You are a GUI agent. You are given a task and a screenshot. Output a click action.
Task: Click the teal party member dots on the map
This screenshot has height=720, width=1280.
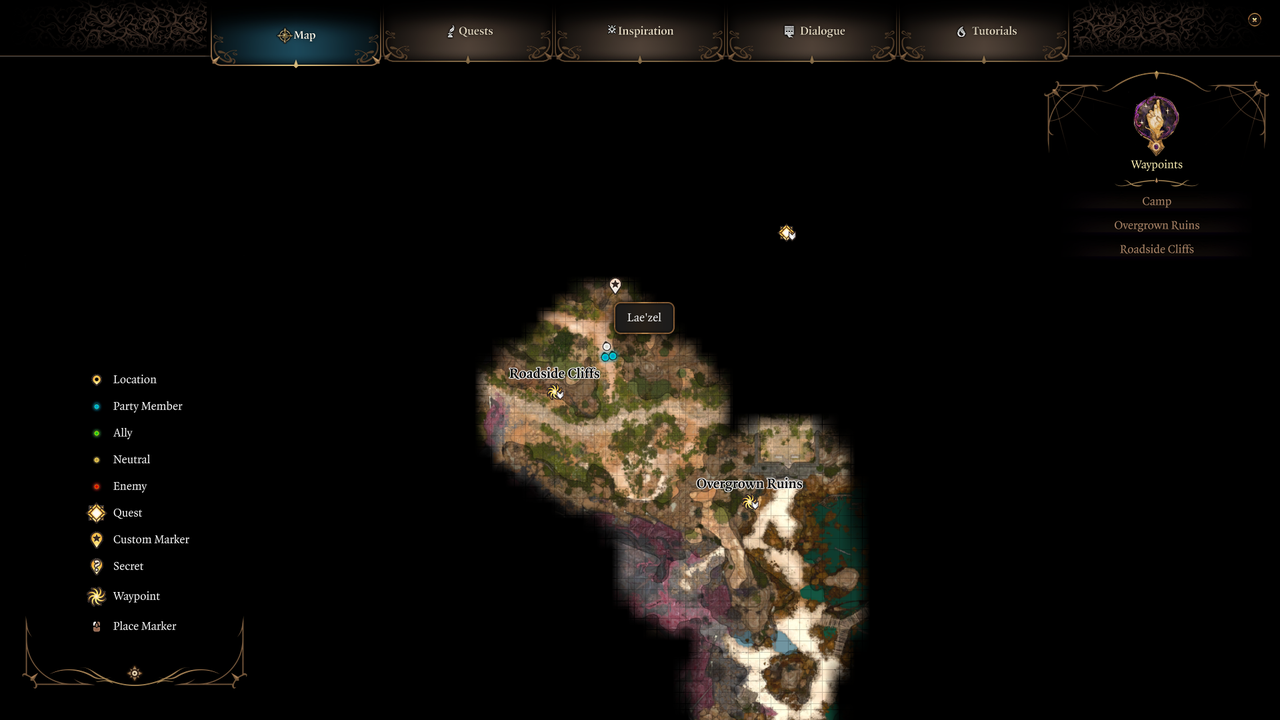pyautogui.click(x=608, y=354)
